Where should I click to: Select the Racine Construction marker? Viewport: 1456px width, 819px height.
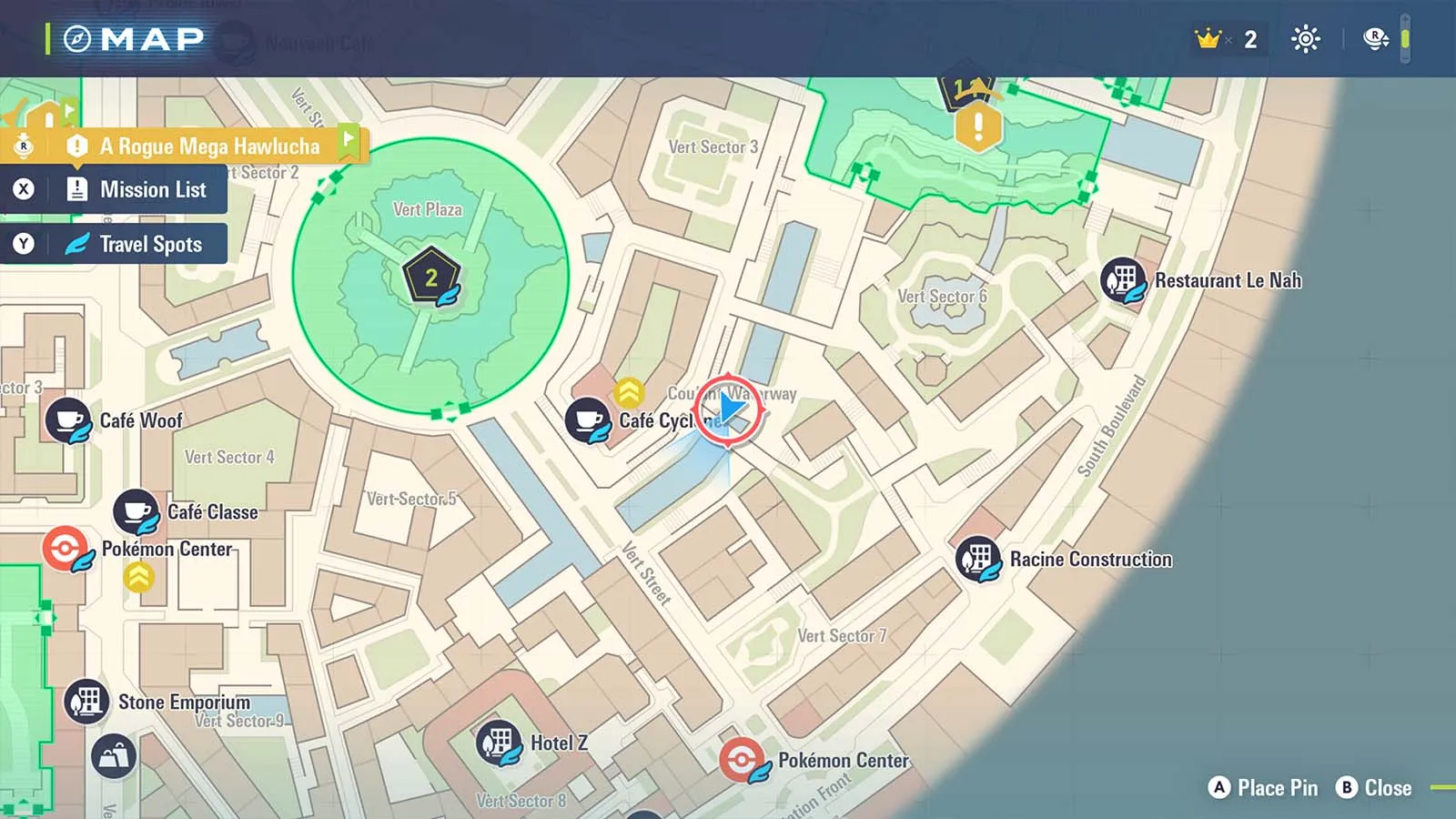click(978, 559)
